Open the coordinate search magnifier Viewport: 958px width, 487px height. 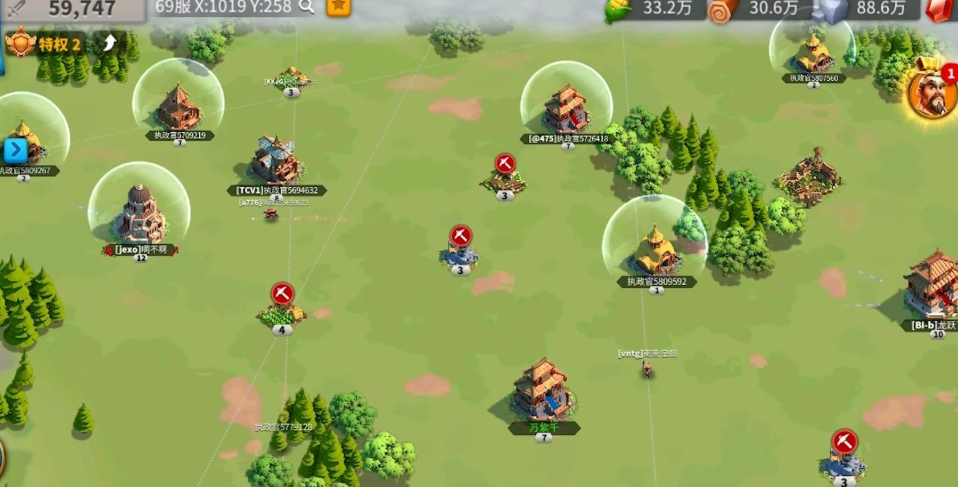point(306,7)
